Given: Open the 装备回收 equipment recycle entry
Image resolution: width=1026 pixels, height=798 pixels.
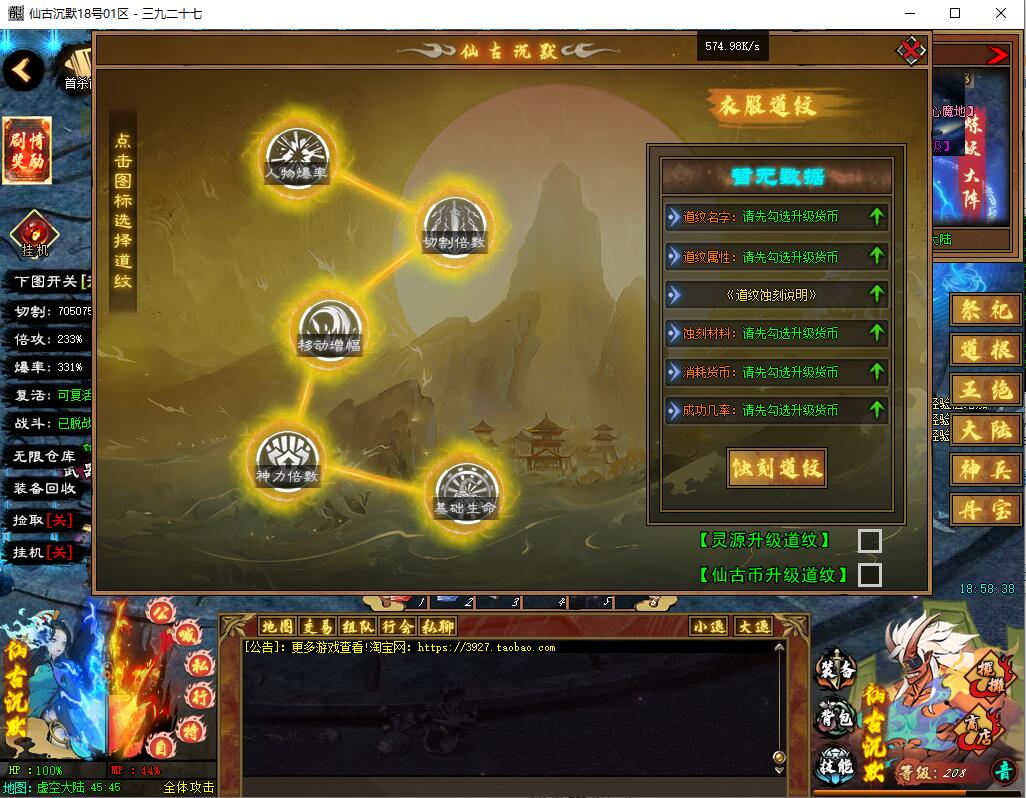Looking at the screenshot, I should coord(44,489).
